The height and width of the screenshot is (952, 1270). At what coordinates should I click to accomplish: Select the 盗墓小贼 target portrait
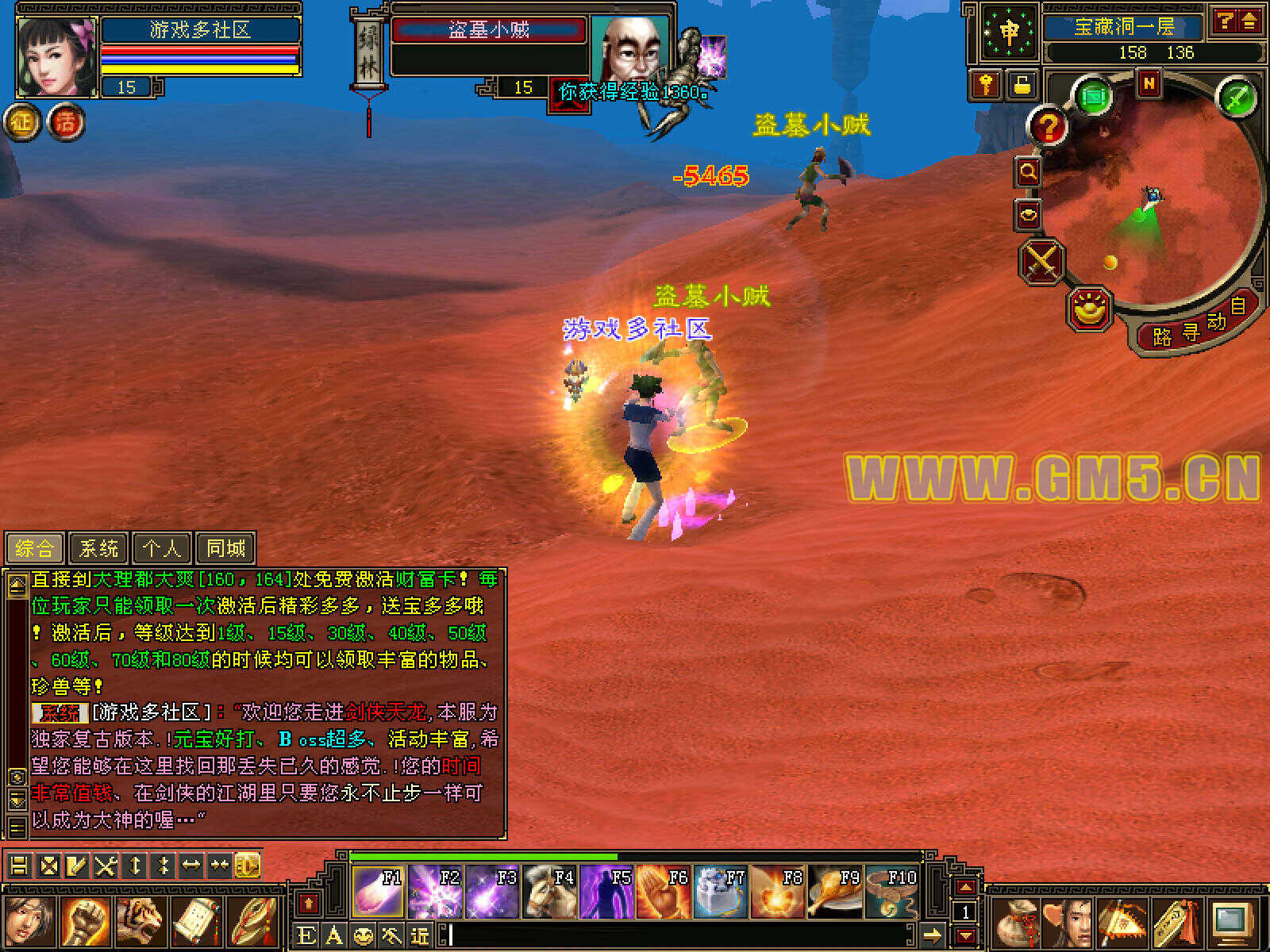[631, 48]
